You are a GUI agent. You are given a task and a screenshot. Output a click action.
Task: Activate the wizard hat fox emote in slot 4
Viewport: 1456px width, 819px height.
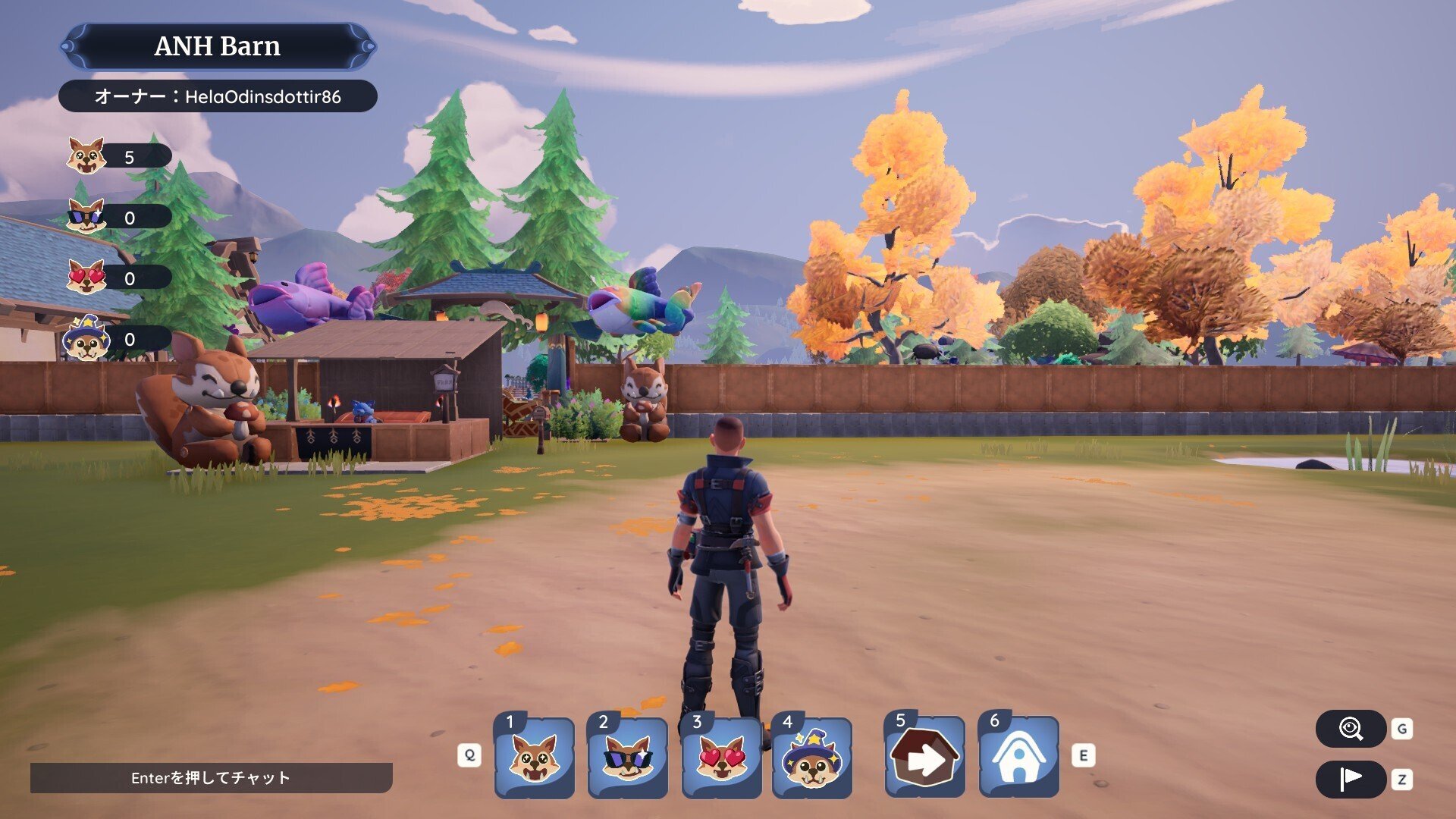tap(812, 758)
